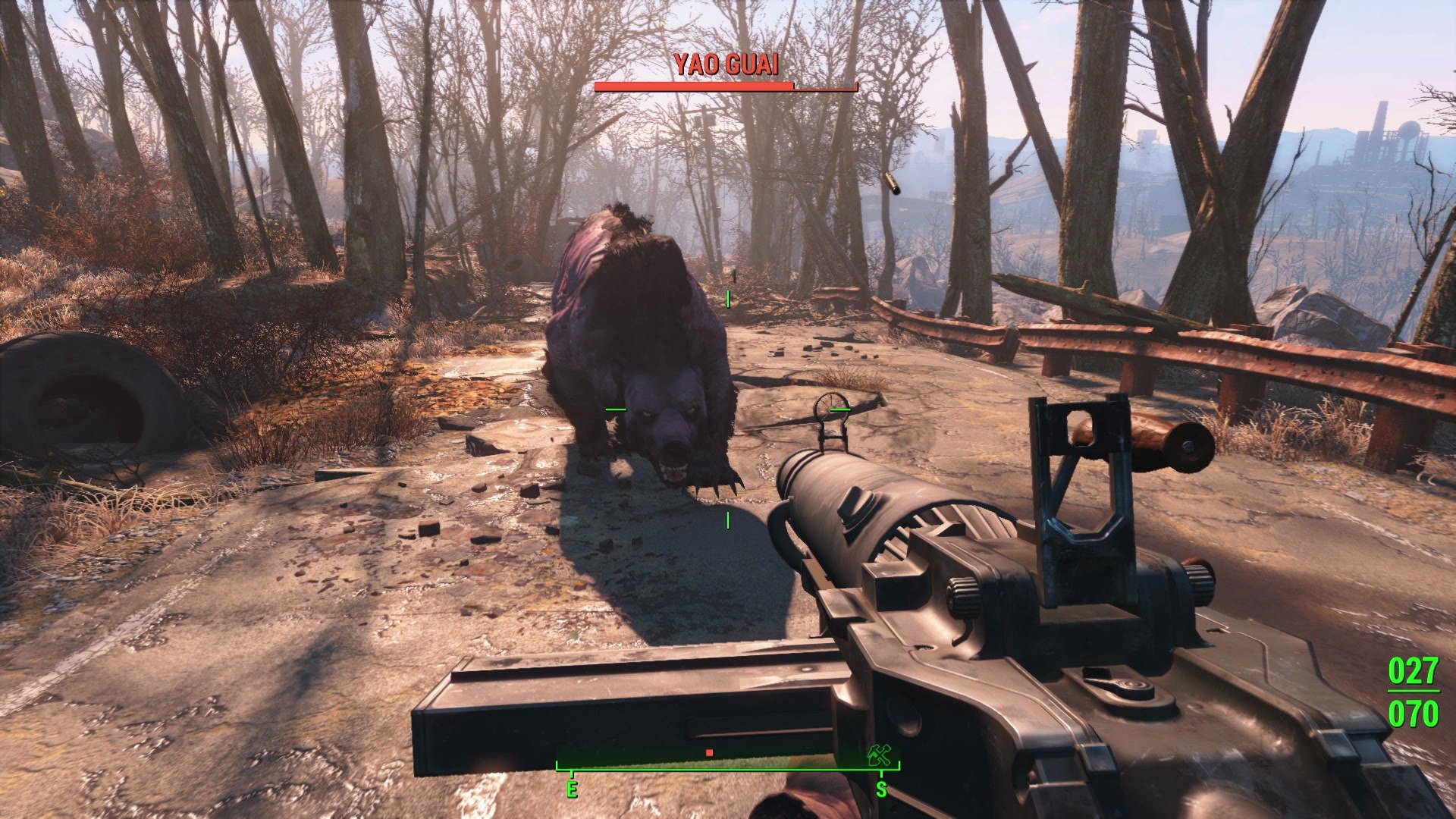Click the workshop hammer icon on the compass
This screenshot has height=819, width=1456.
878,756
